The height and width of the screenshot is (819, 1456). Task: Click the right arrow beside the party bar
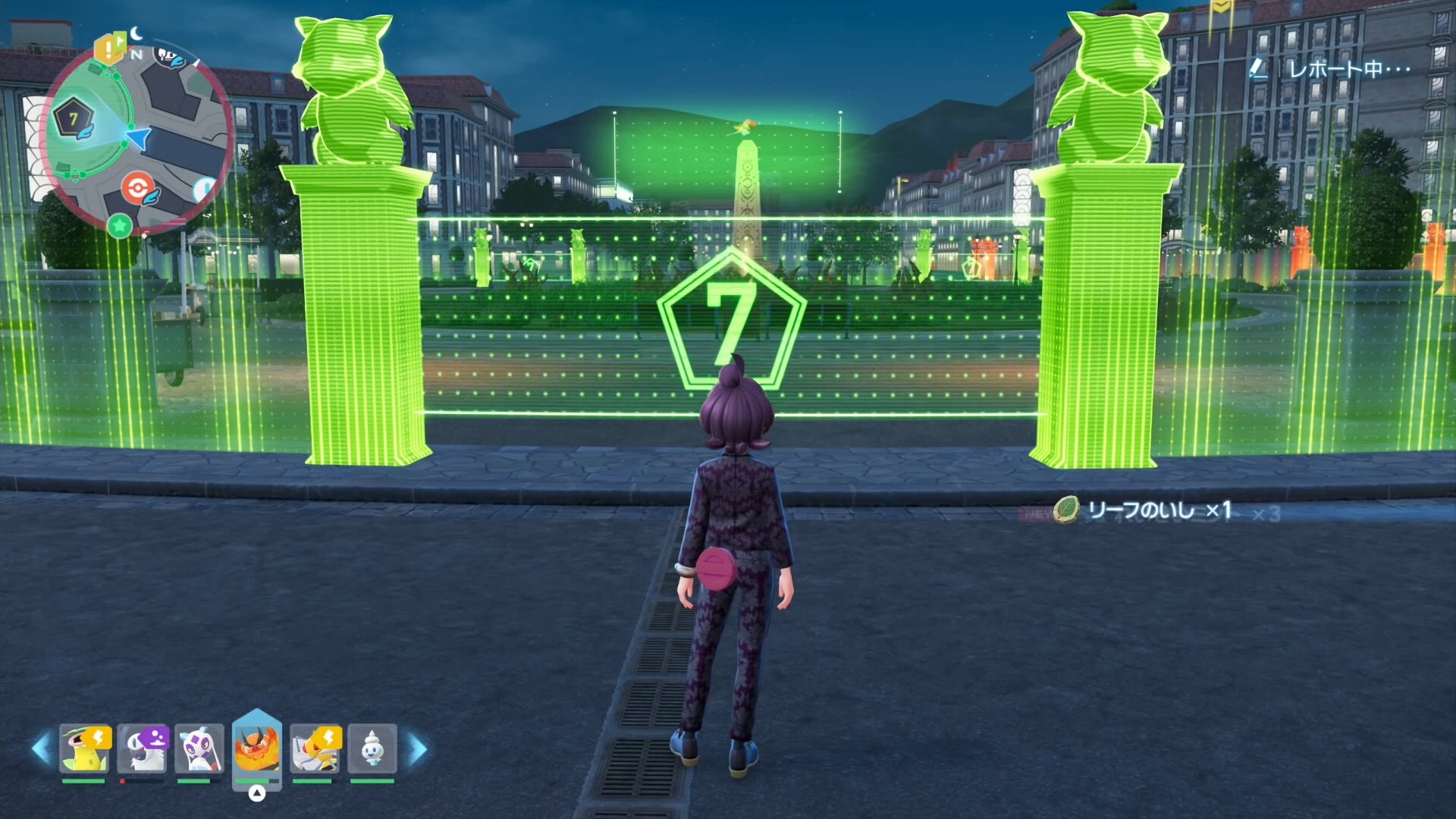pos(418,749)
